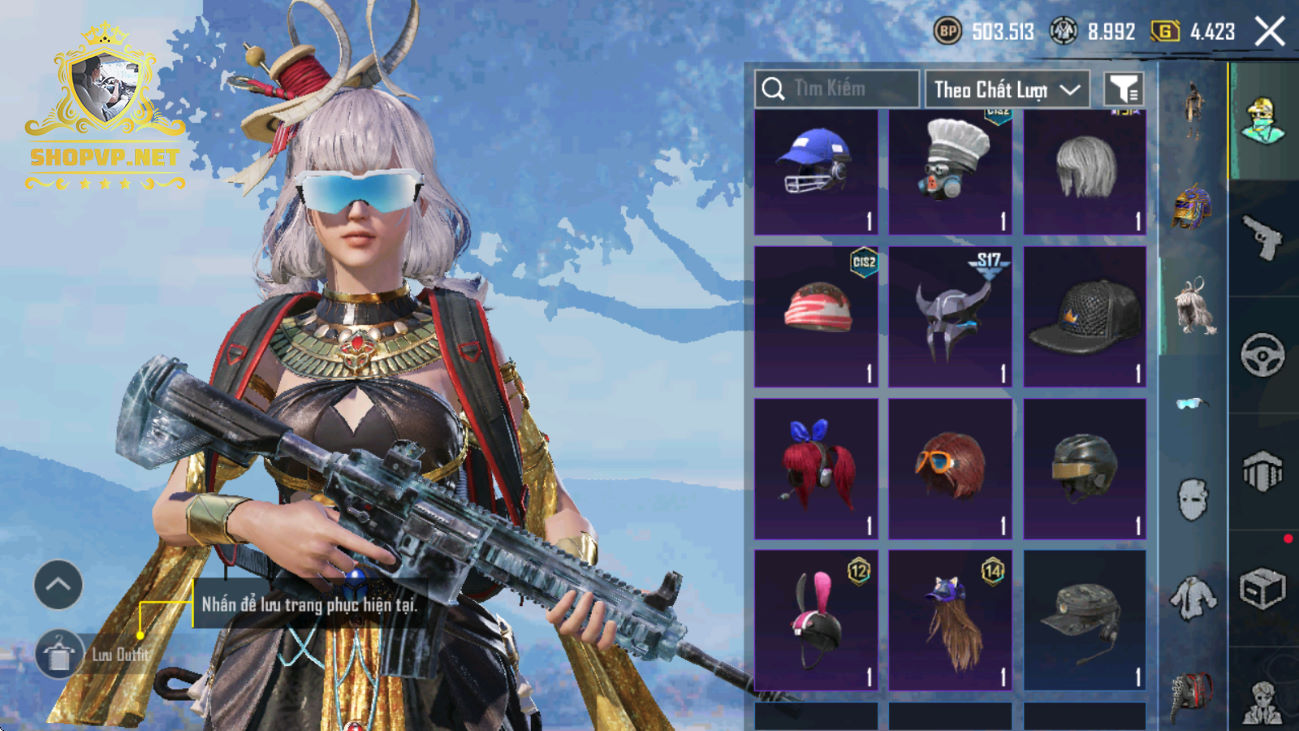Click the up arrow expand button
Screen dimensions: 1299x731
pyautogui.click(x=59, y=585)
